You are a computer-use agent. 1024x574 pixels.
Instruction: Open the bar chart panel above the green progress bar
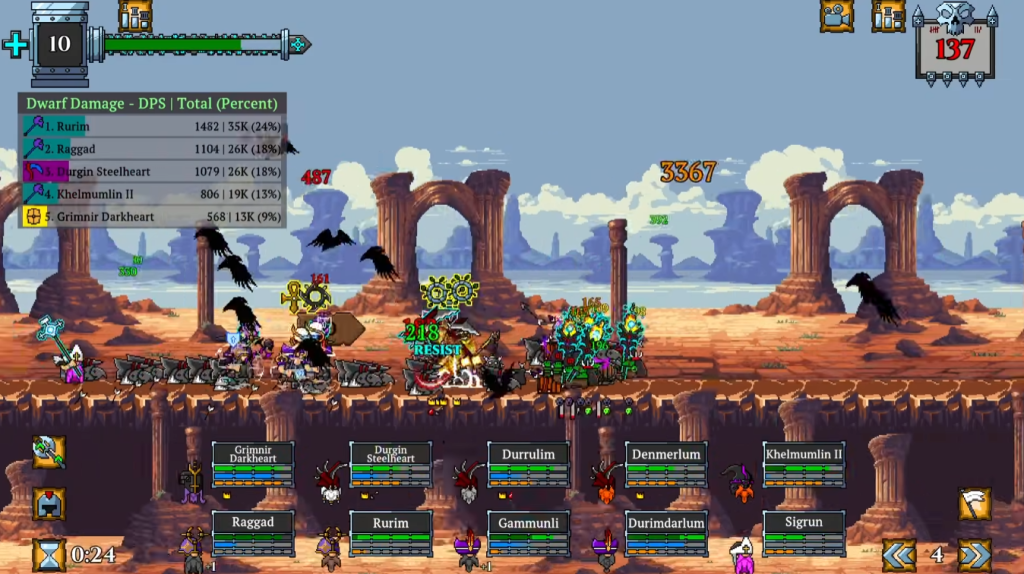[x=135, y=16]
